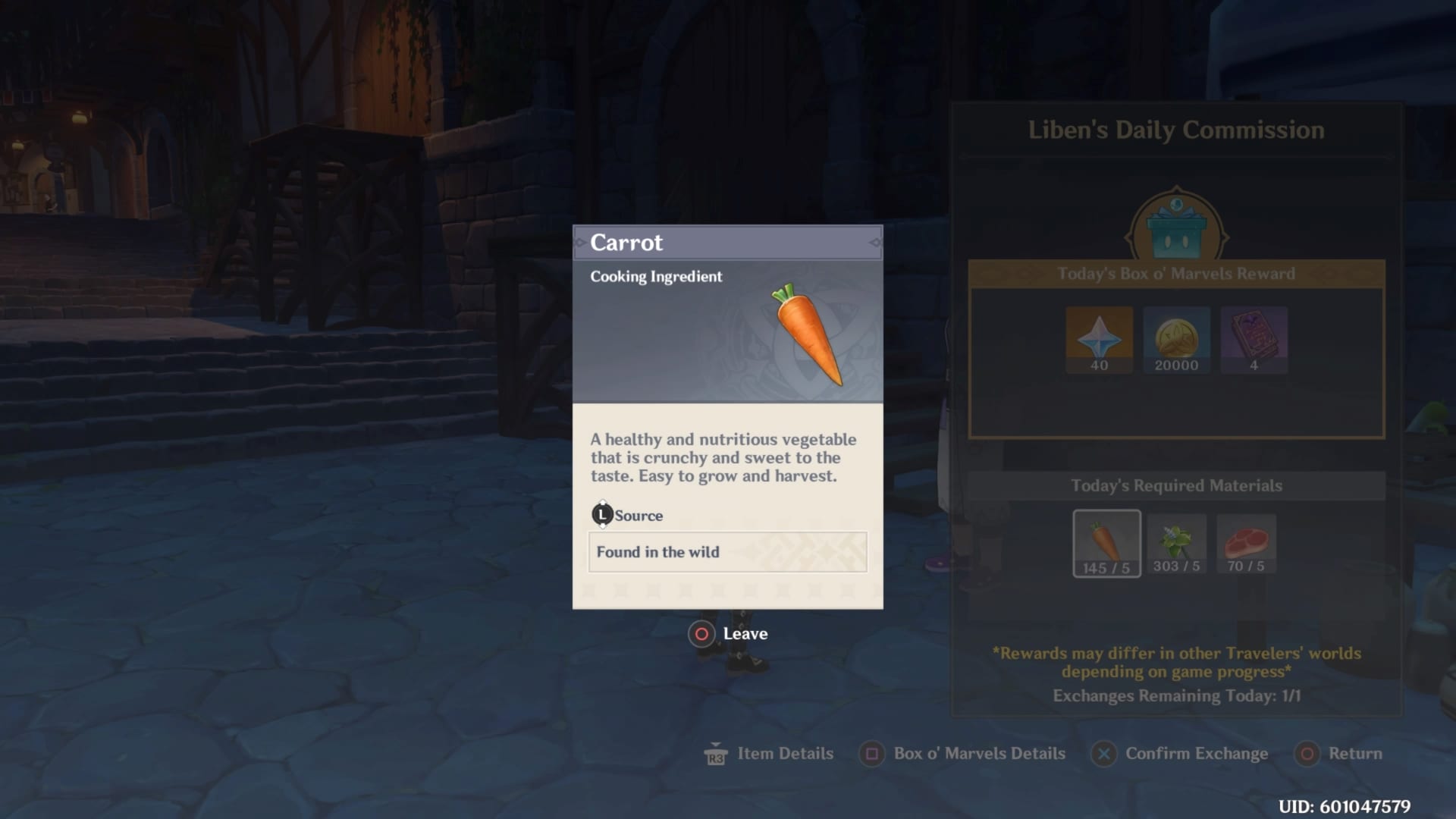1456x819 pixels.
Task: Click the Adventurer's Experience book reward icon
Action: (1254, 338)
